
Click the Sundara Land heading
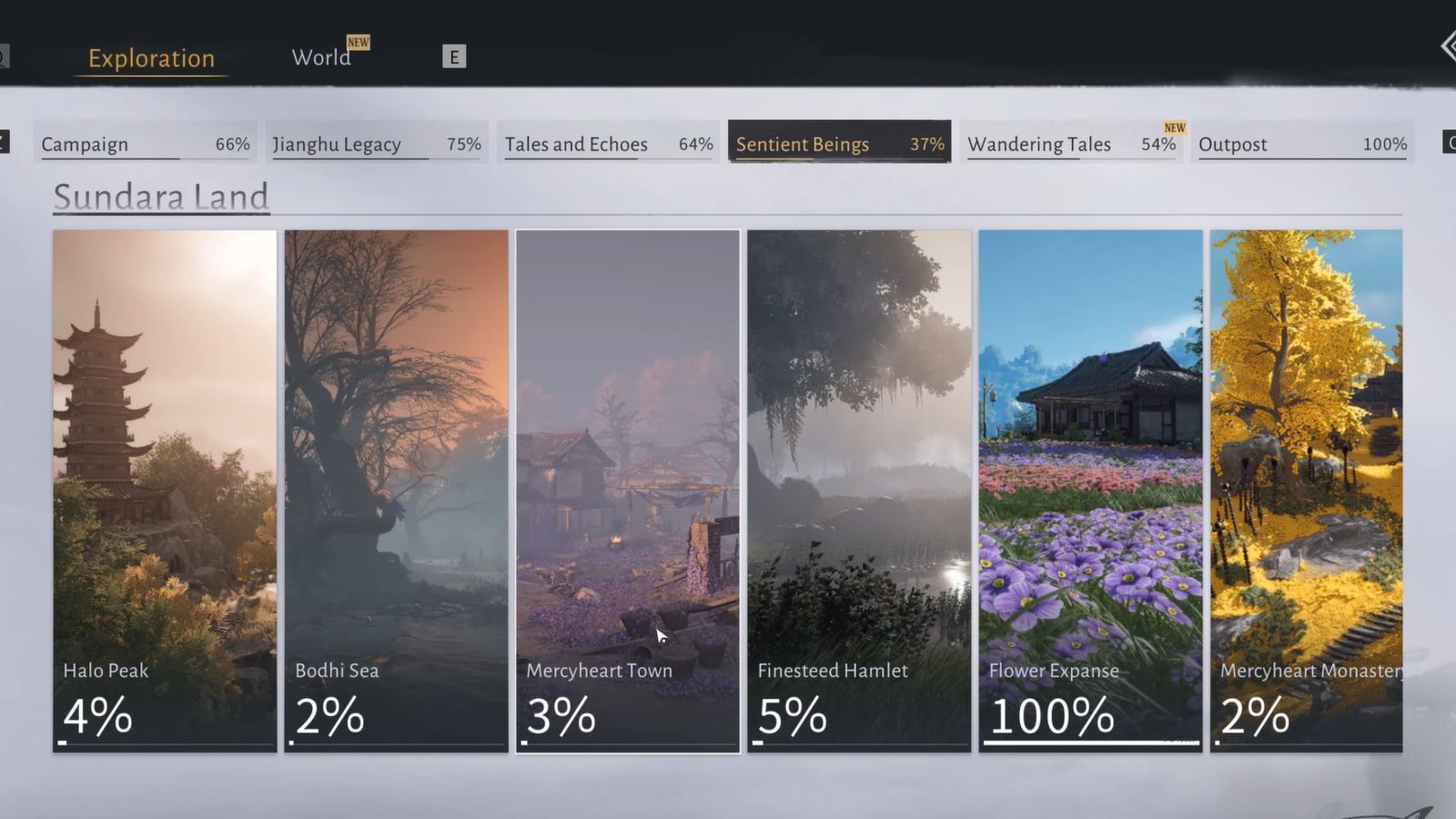pyautogui.click(x=161, y=197)
